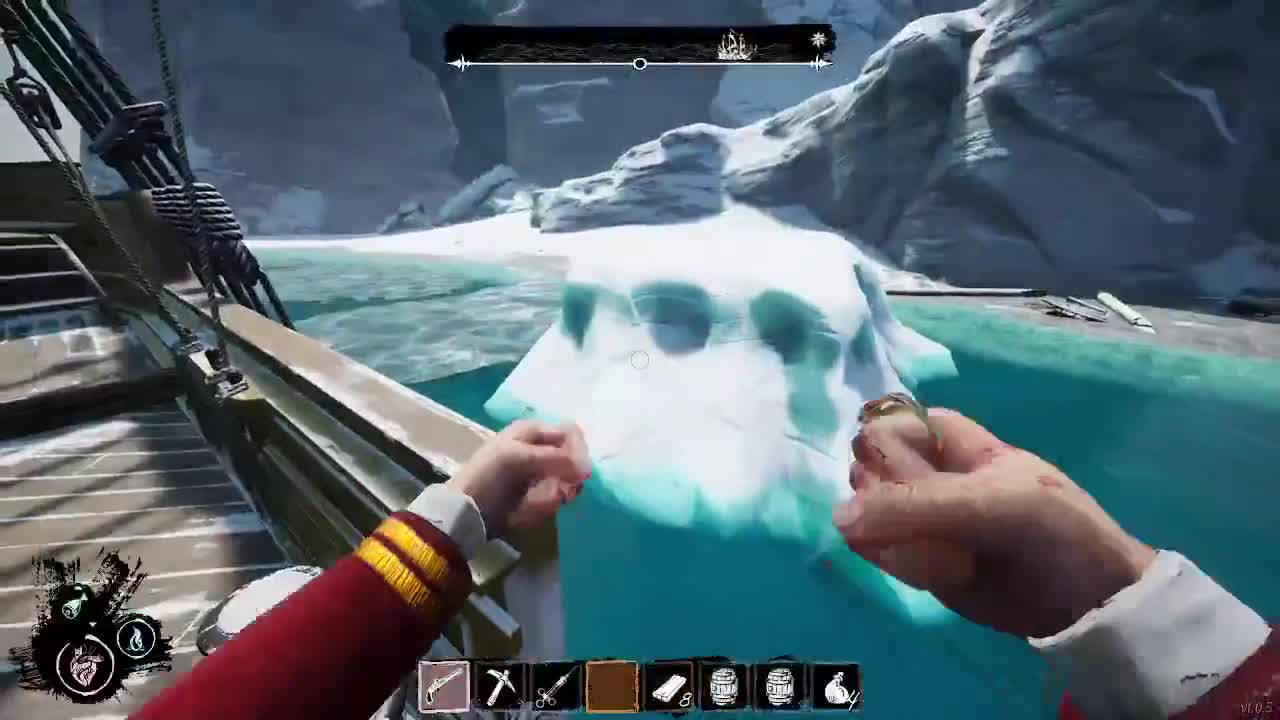Click the empty highlighted hotbar slot
Viewport: 1280px width, 720px height.
coord(612,683)
